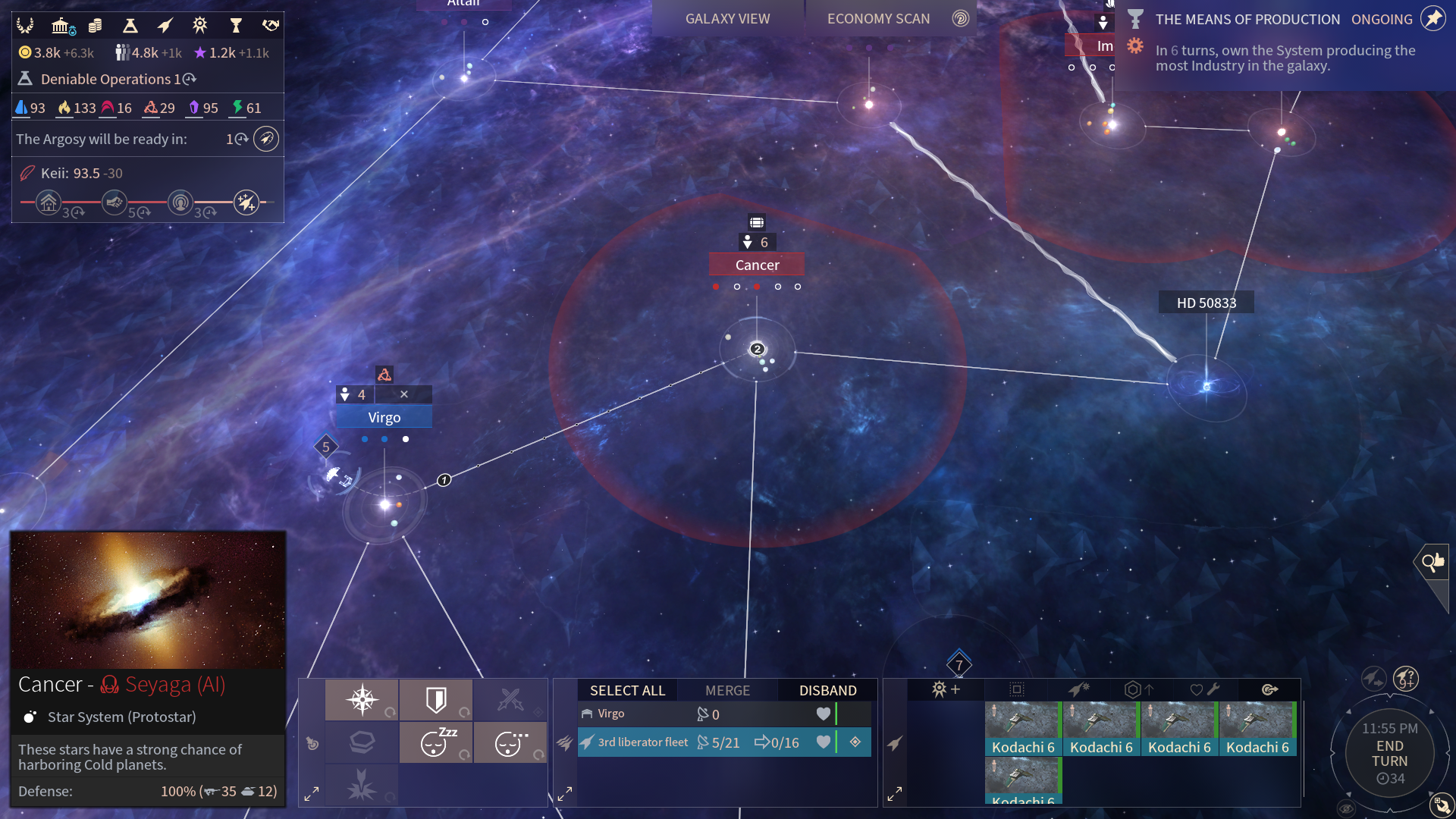Open the coin stack economy screen

click(x=96, y=27)
